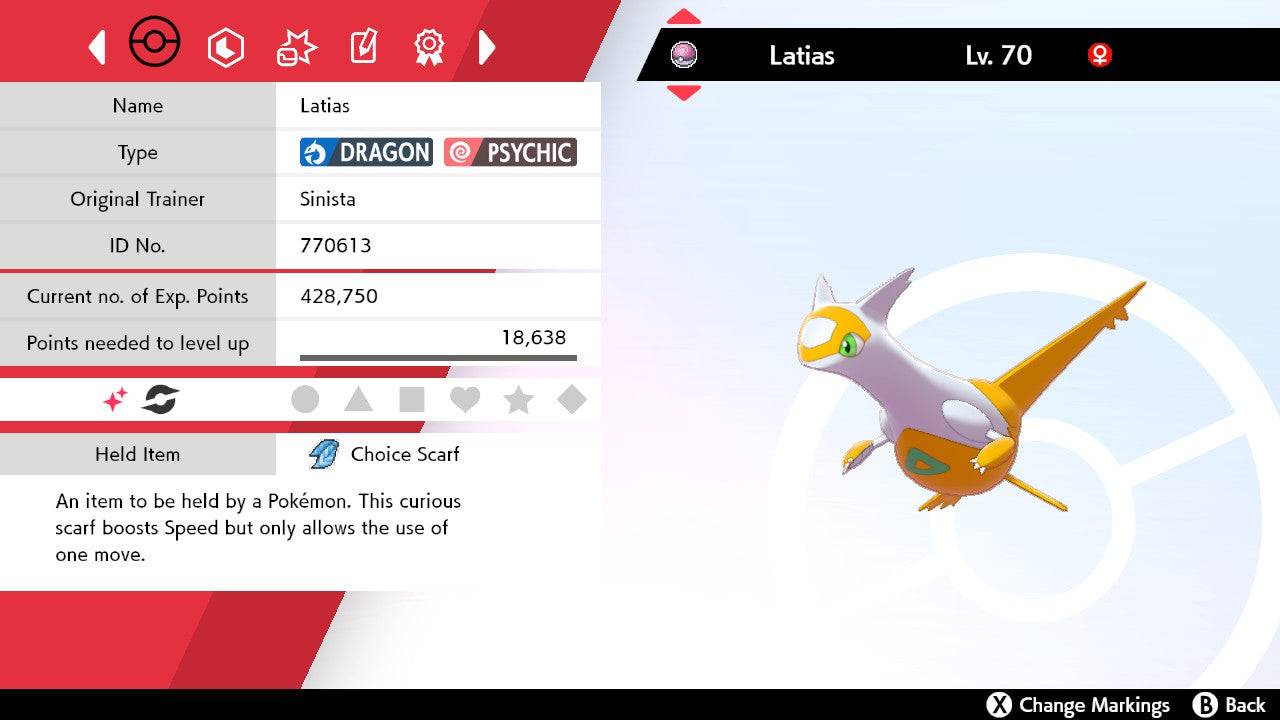
Task: Show the trainer memo tab
Action: tap(362, 47)
